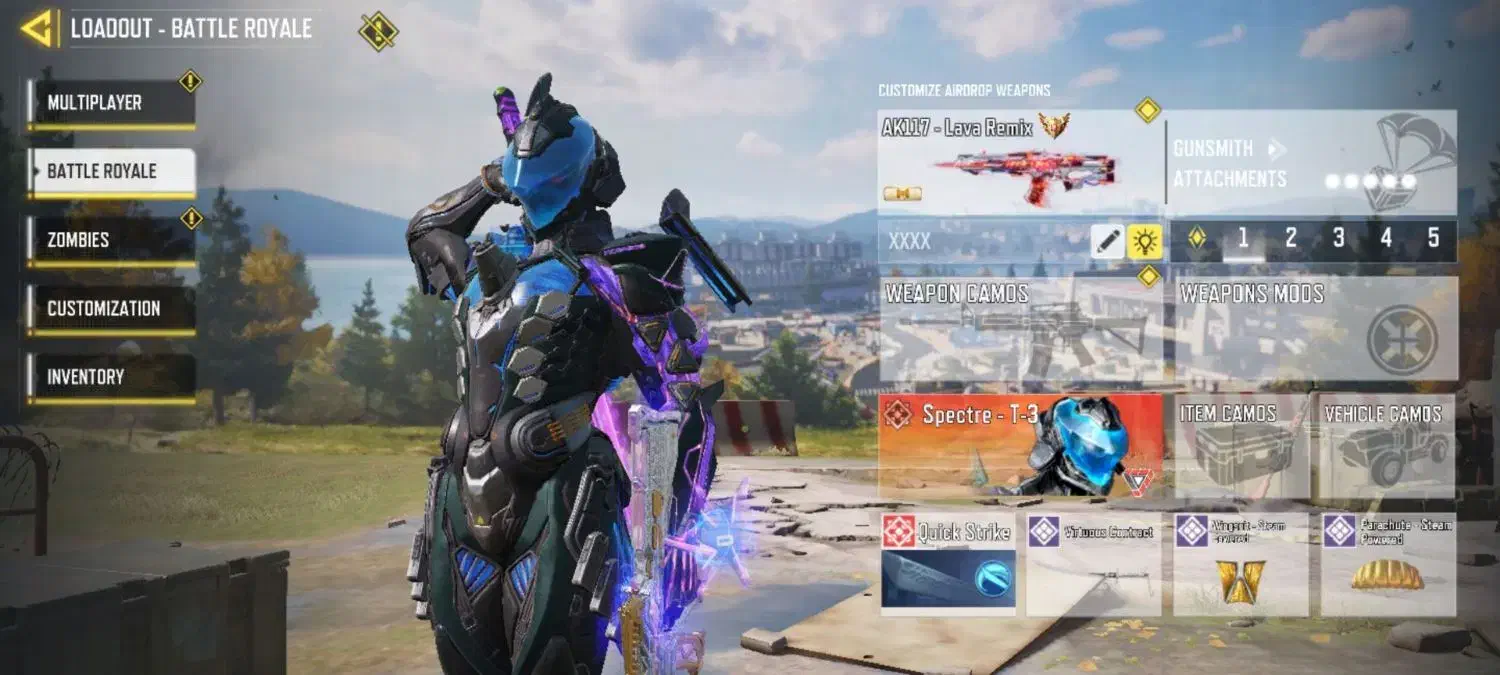The width and height of the screenshot is (1500, 675).
Task: Switch to airdrop loadout slot 2
Action: pyautogui.click(x=1291, y=238)
